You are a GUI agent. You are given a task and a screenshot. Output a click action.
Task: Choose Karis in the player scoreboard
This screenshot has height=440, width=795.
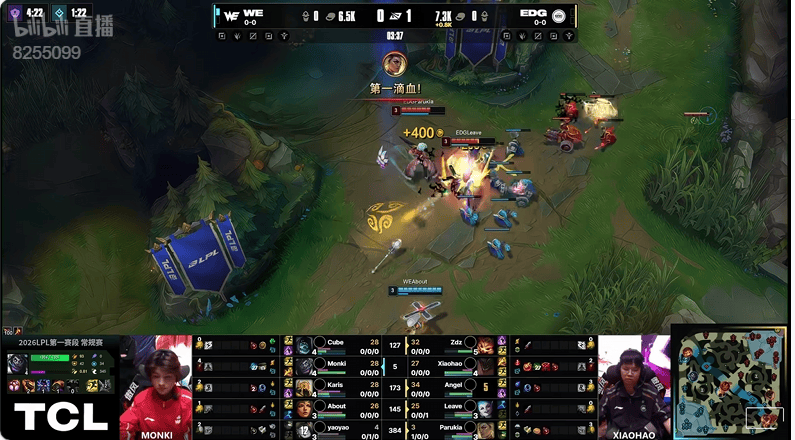(x=336, y=387)
